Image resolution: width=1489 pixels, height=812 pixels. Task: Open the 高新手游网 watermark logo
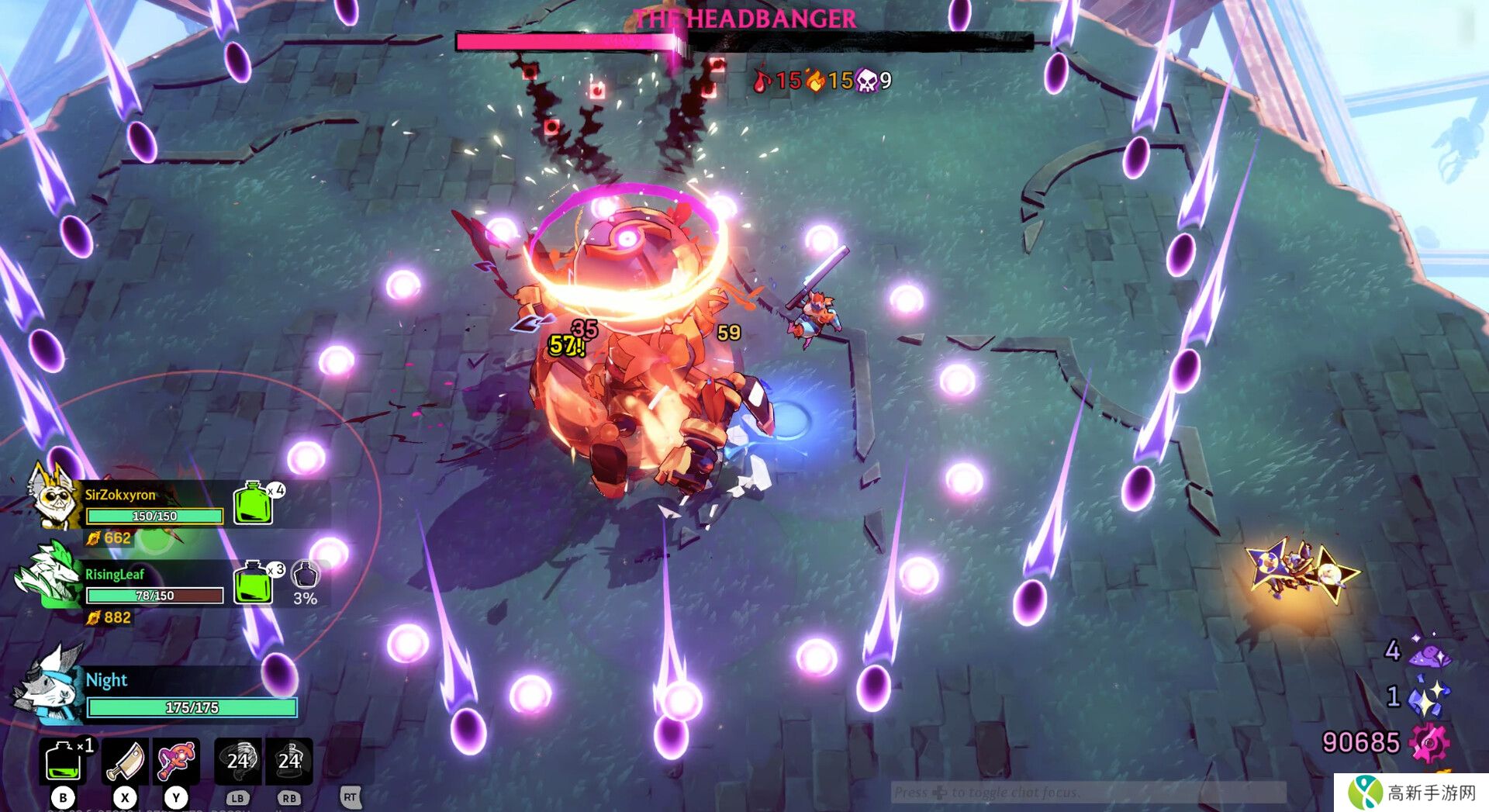click(x=1411, y=793)
